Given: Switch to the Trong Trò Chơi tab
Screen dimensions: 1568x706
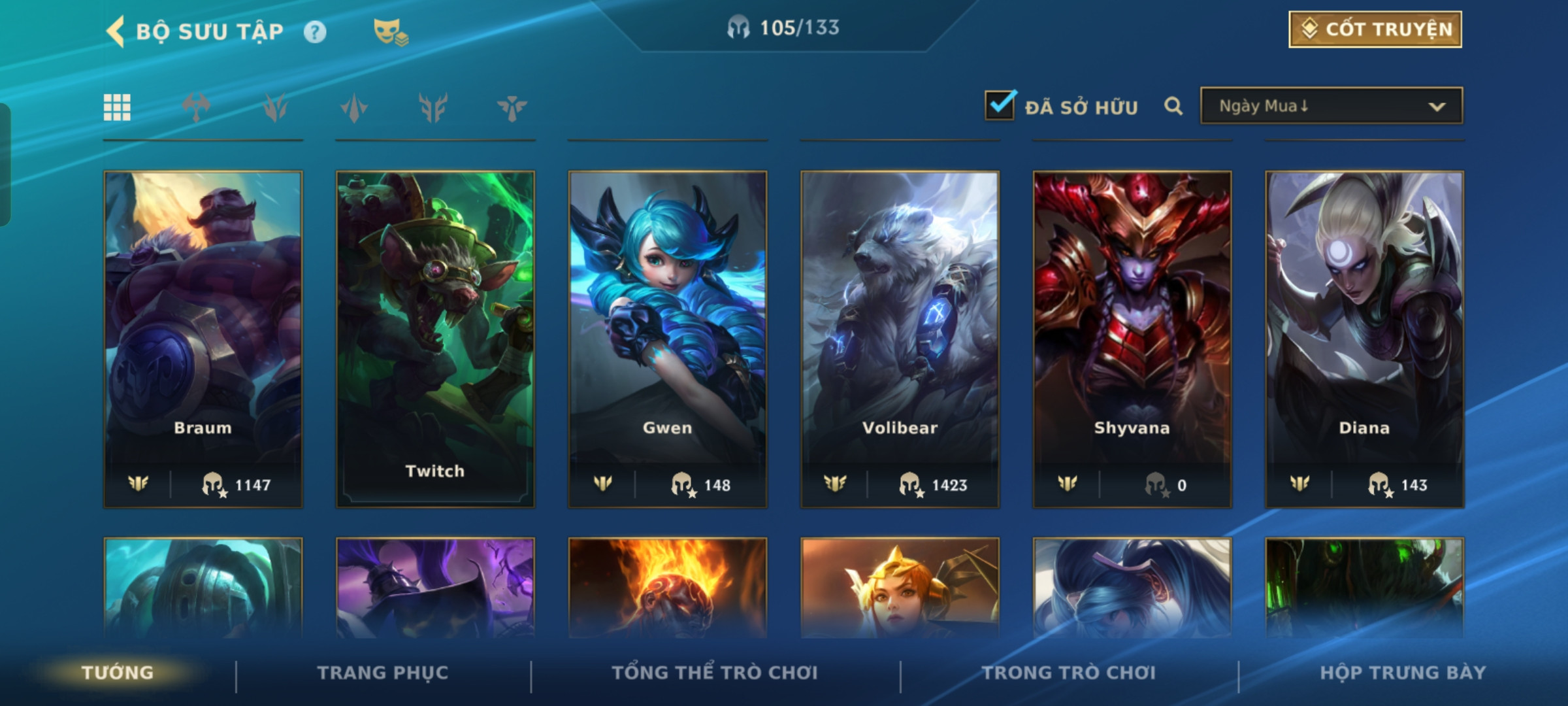Looking at the screenshot, I should click(x=1069, y=673).
